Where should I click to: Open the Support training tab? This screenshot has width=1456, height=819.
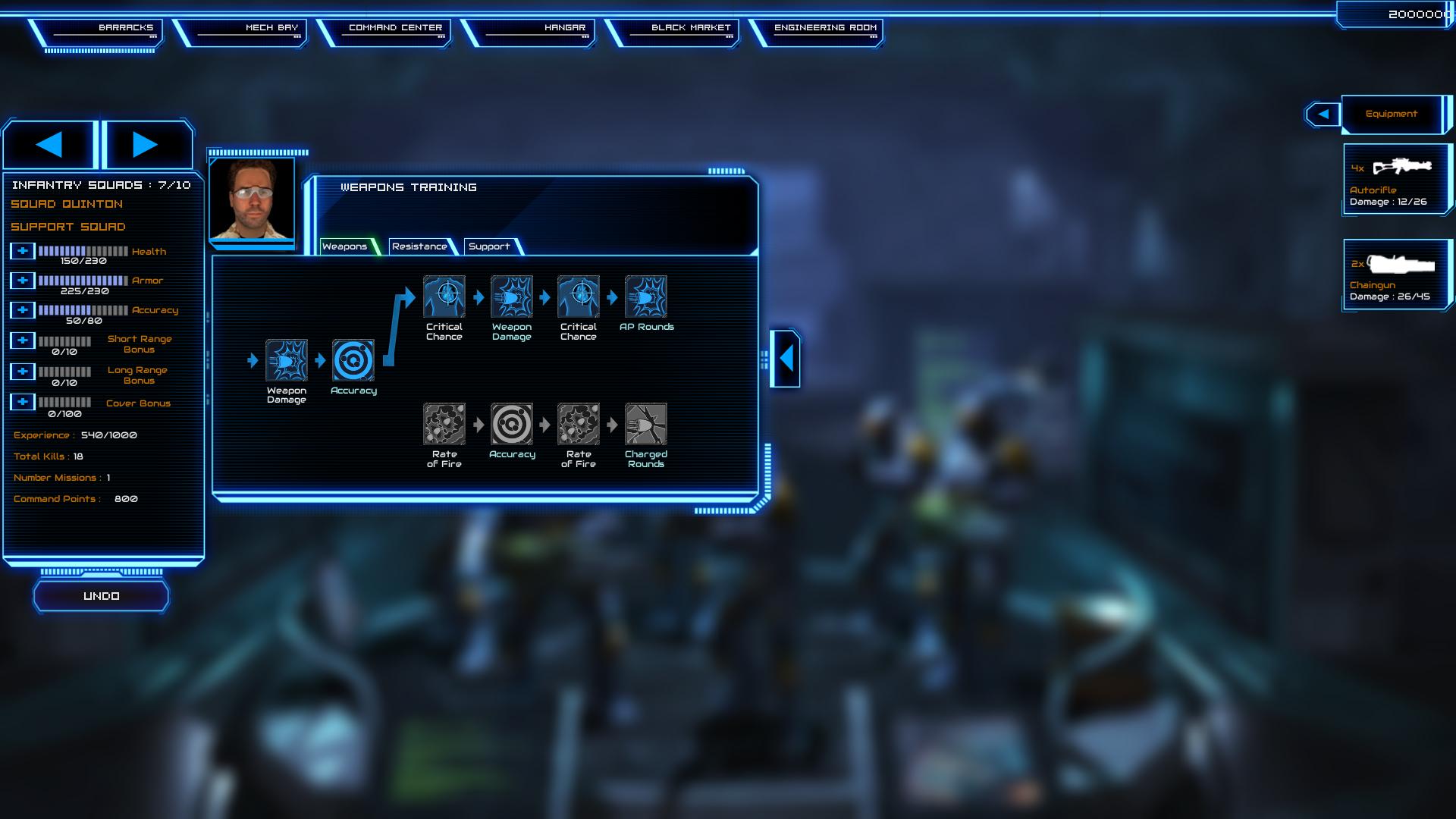tap(489, 246)
